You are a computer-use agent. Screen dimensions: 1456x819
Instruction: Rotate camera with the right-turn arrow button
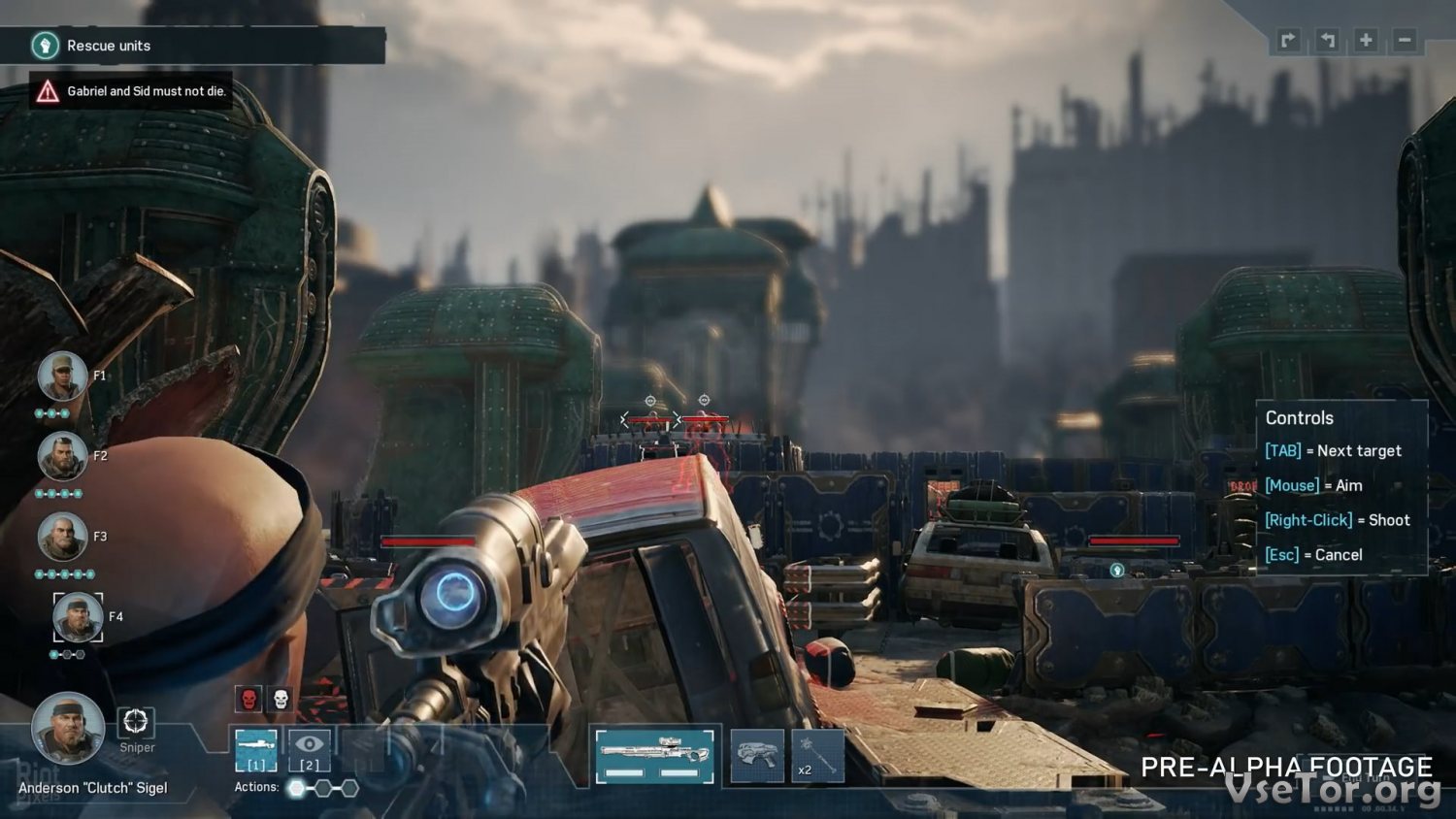(x=1288, y=40)
